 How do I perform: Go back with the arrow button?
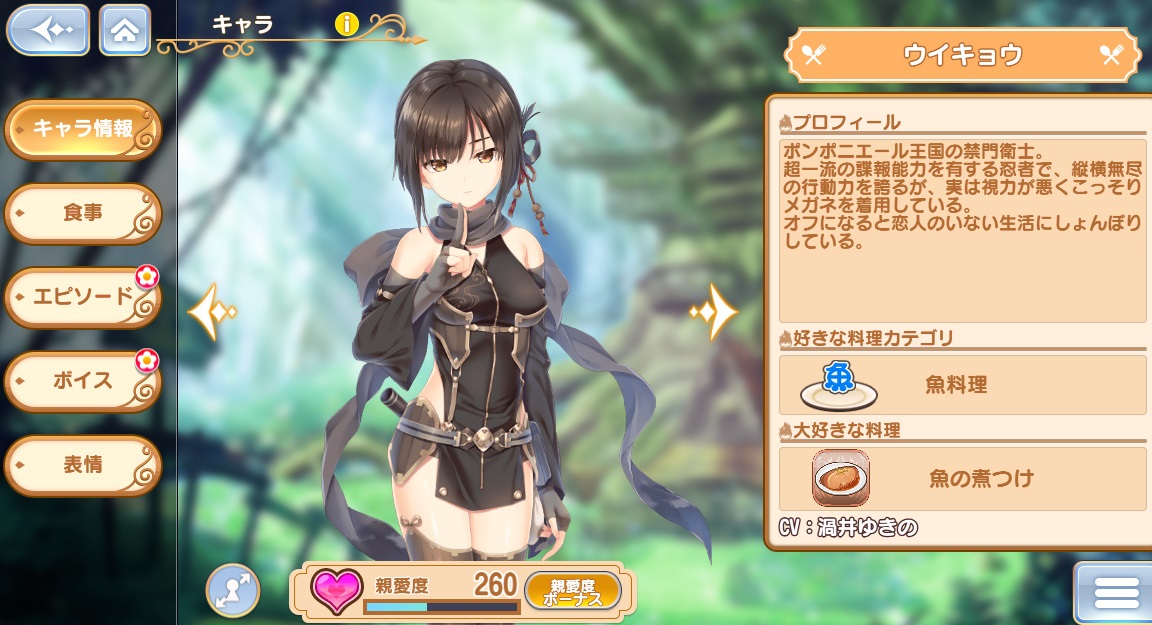(x=47, y=30)
